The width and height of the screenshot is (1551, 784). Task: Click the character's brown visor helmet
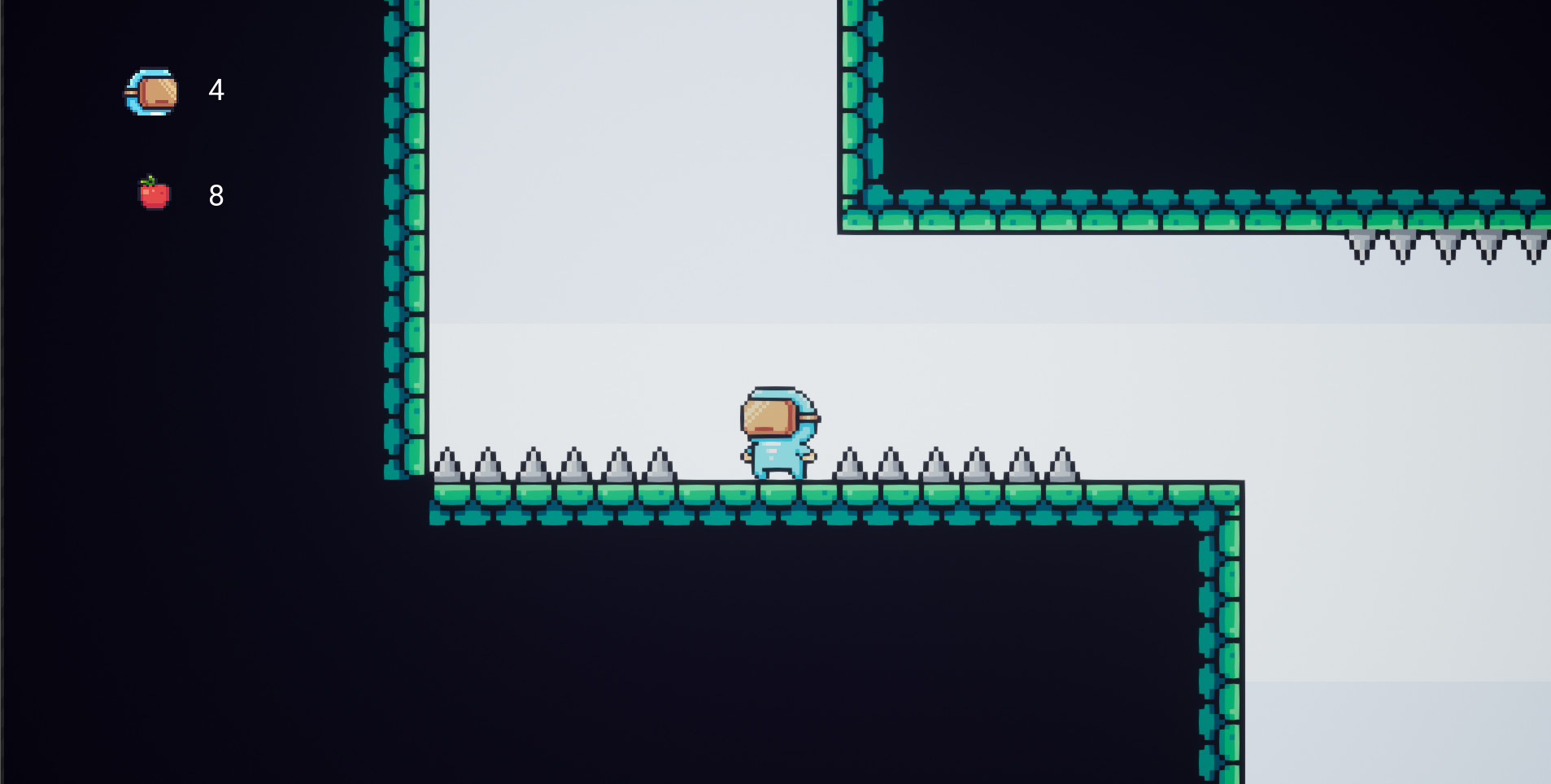(769, 417)
